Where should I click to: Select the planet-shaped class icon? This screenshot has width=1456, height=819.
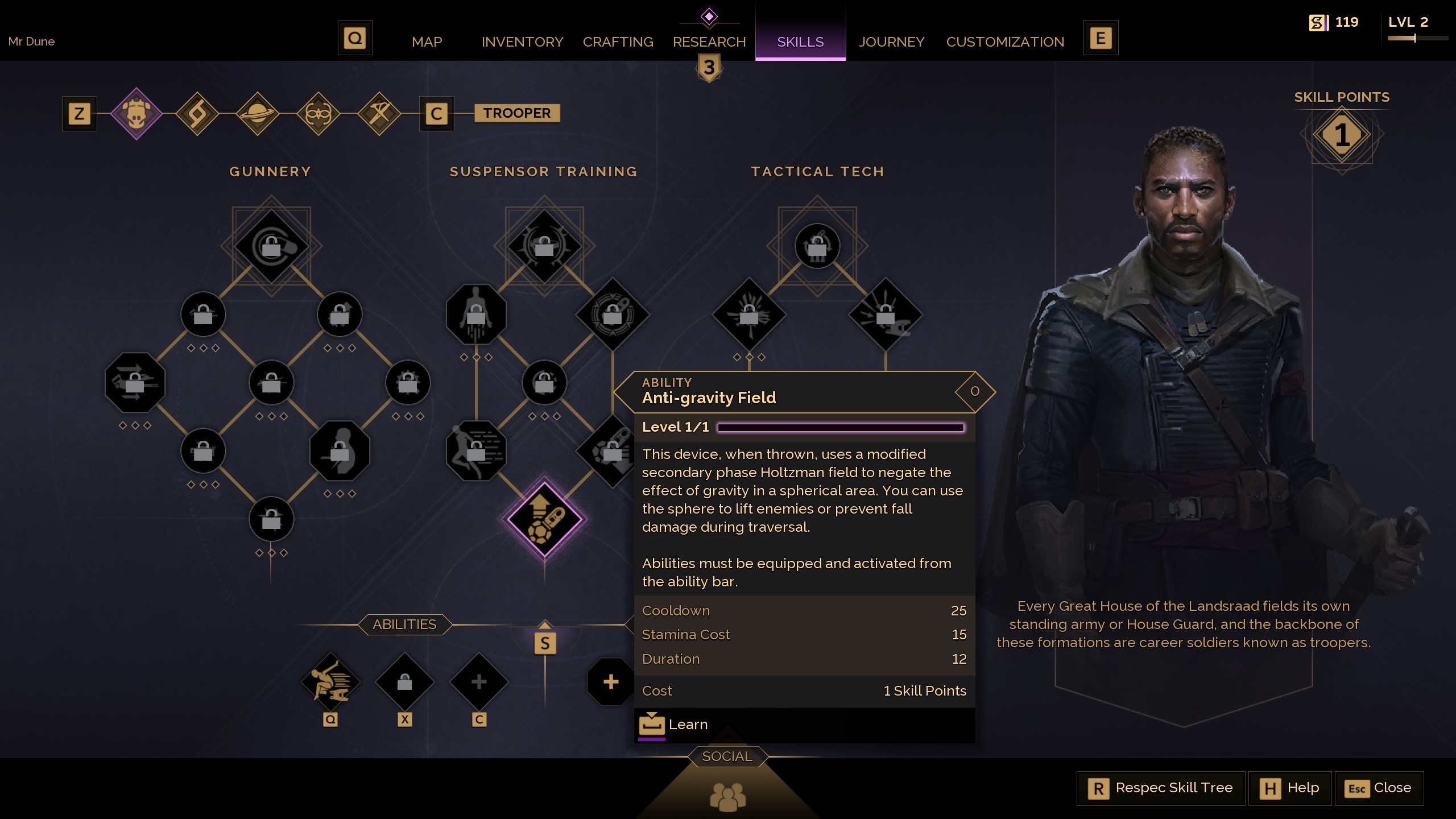(x=257, y=113)
